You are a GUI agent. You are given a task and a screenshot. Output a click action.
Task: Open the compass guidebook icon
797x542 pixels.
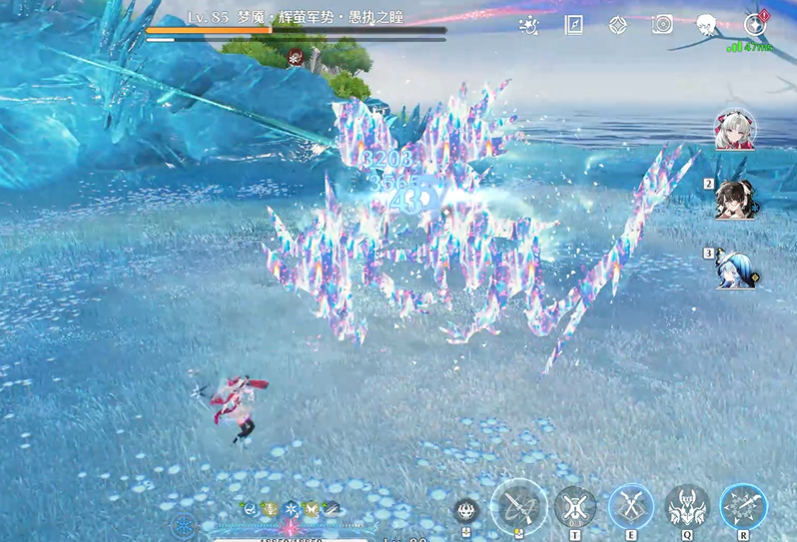tap(574, 25)
